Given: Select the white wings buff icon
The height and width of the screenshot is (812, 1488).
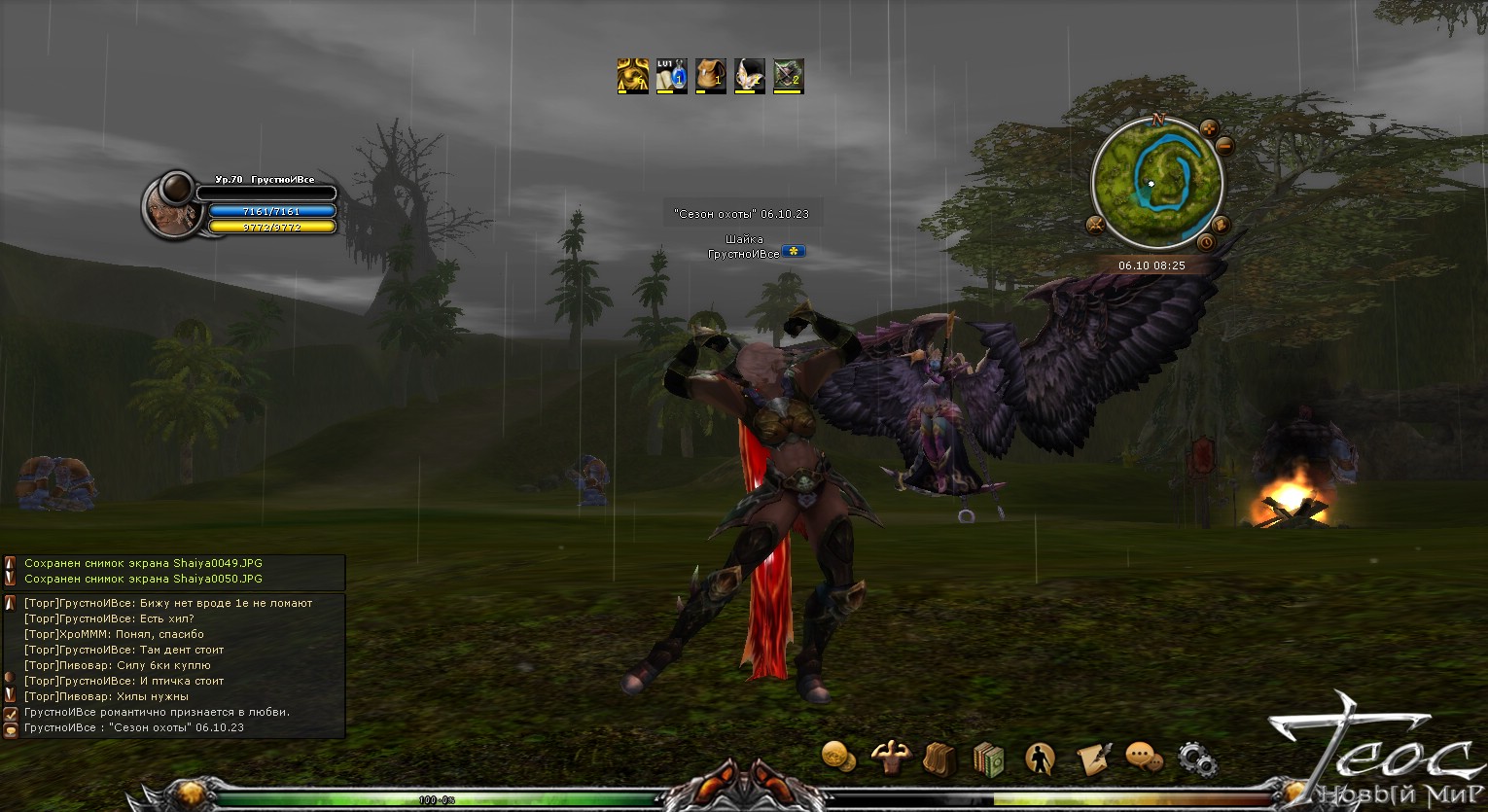Looking at the screenshot, I should click(749, 76).
